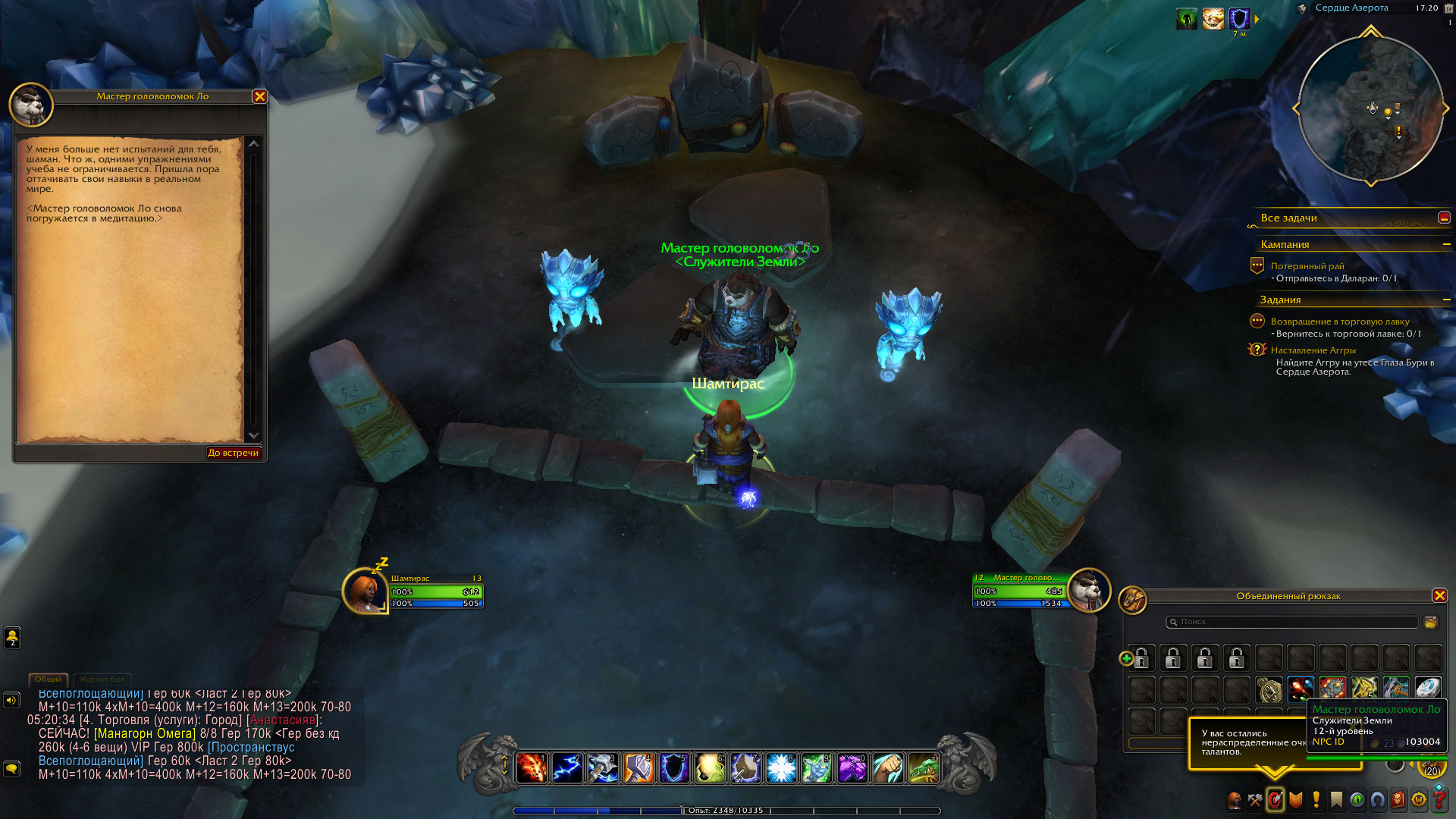Image resolution: width=1456 pixels, height=819 pixels.
Task: Click the minimap
Action: (x=1370, y=108)
